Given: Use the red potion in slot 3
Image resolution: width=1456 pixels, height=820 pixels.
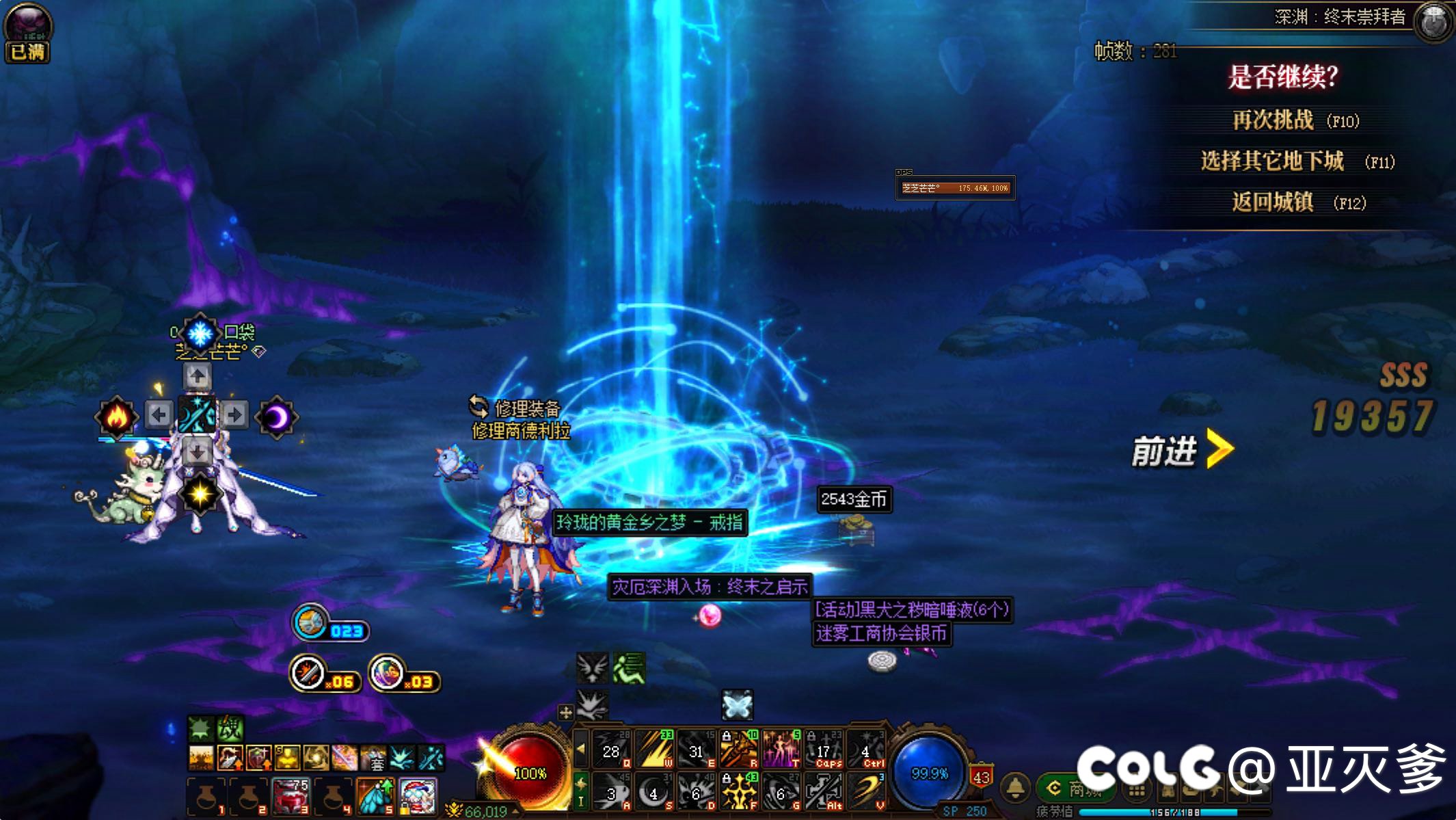Looking at the screenshot, I should point(291,797).
